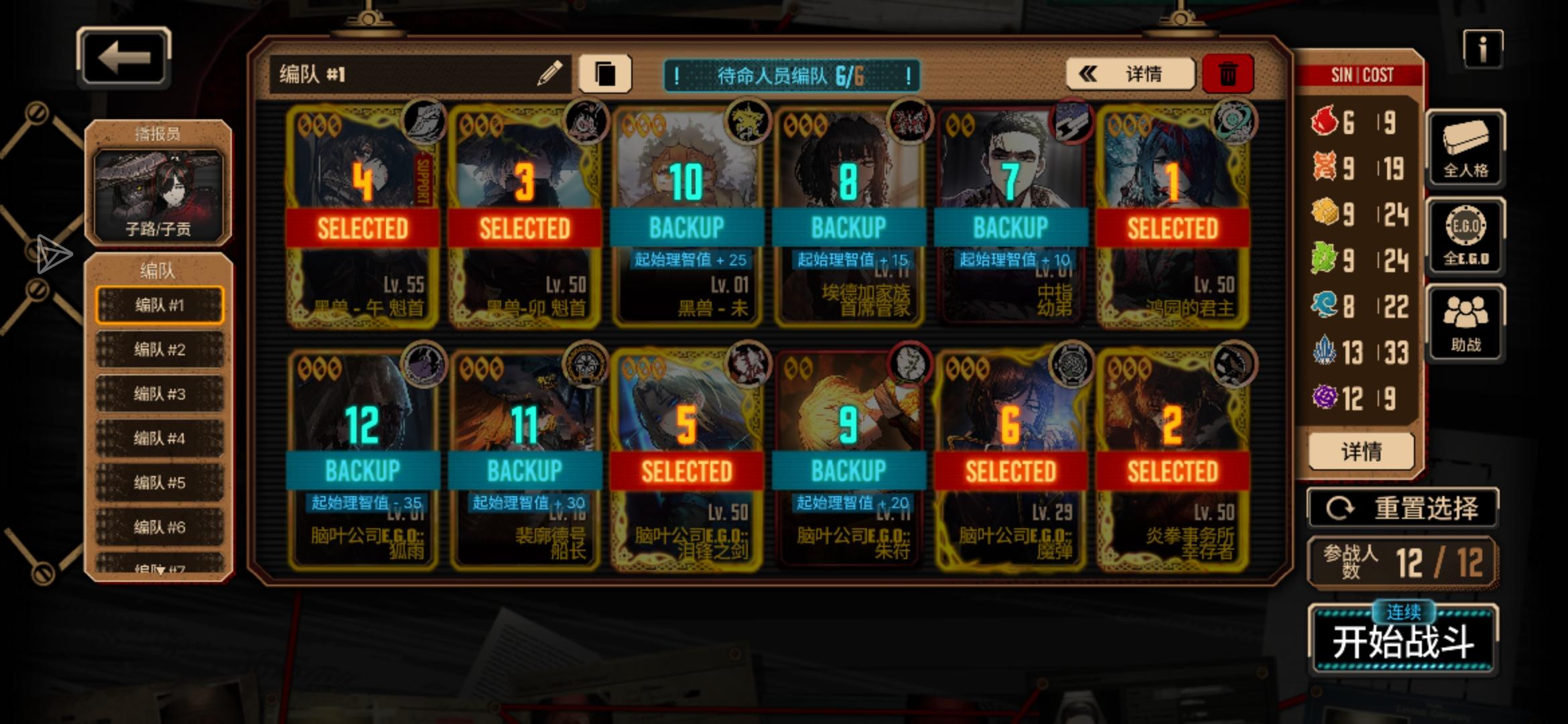Click the 参战人数 12/12 counter
This screenshot has width=1568, height=724.
(1402, 562)
